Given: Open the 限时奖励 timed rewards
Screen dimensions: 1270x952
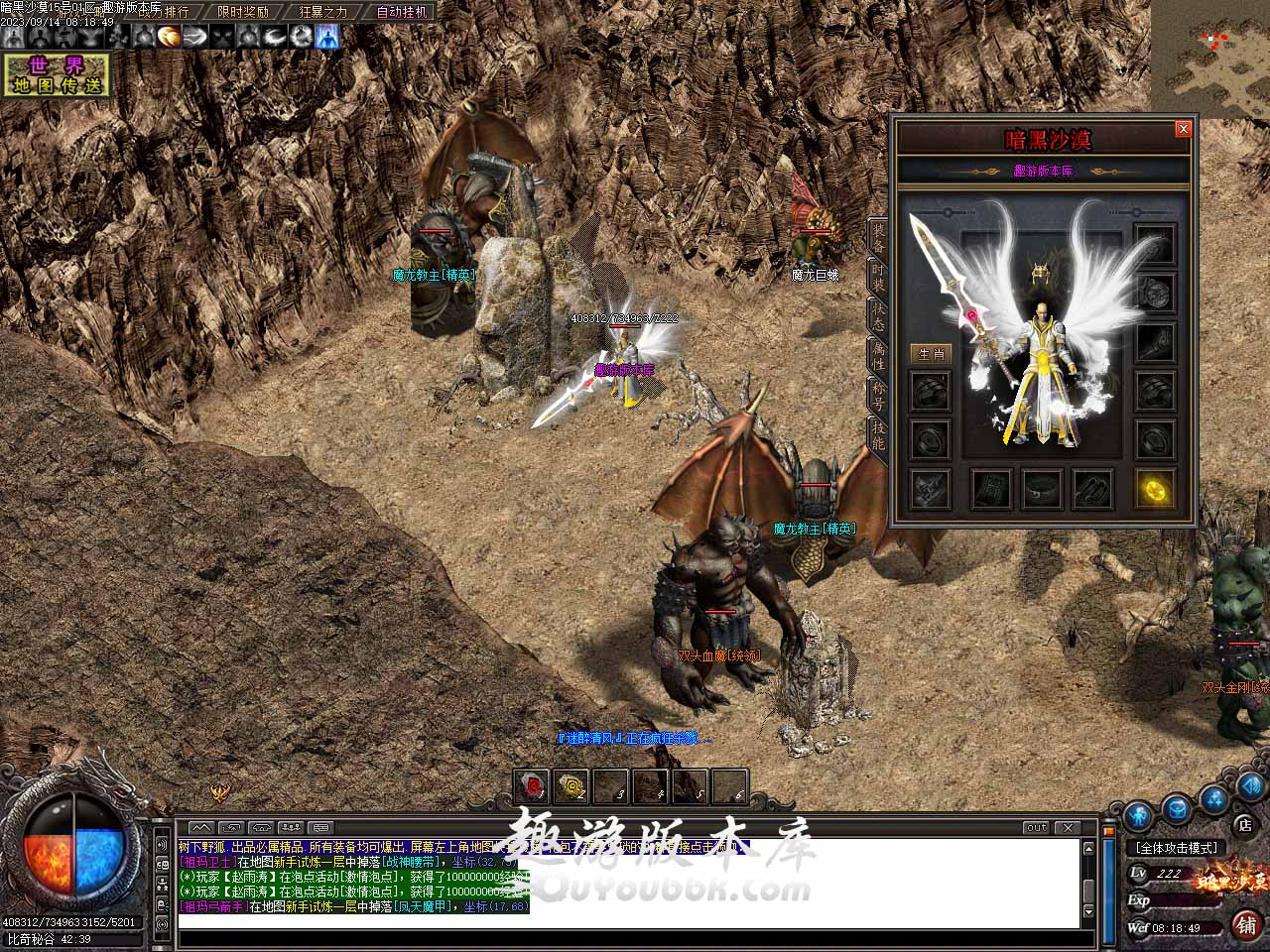Looking at the screenshot, I should click(x=243, y=12).
